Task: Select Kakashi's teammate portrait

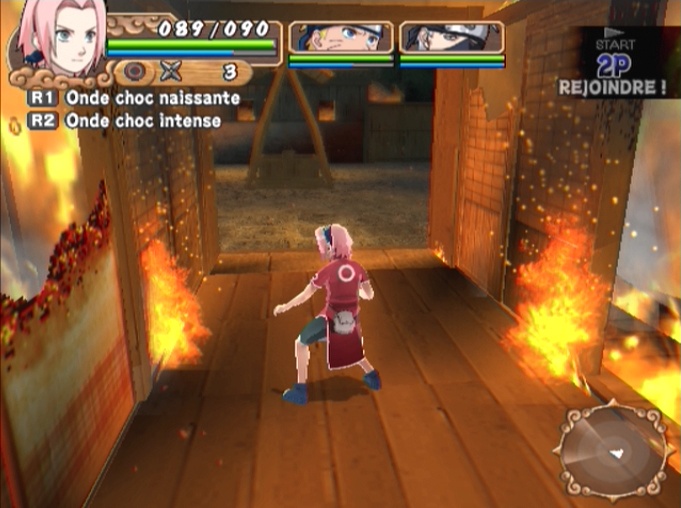Action: [451, 37]
